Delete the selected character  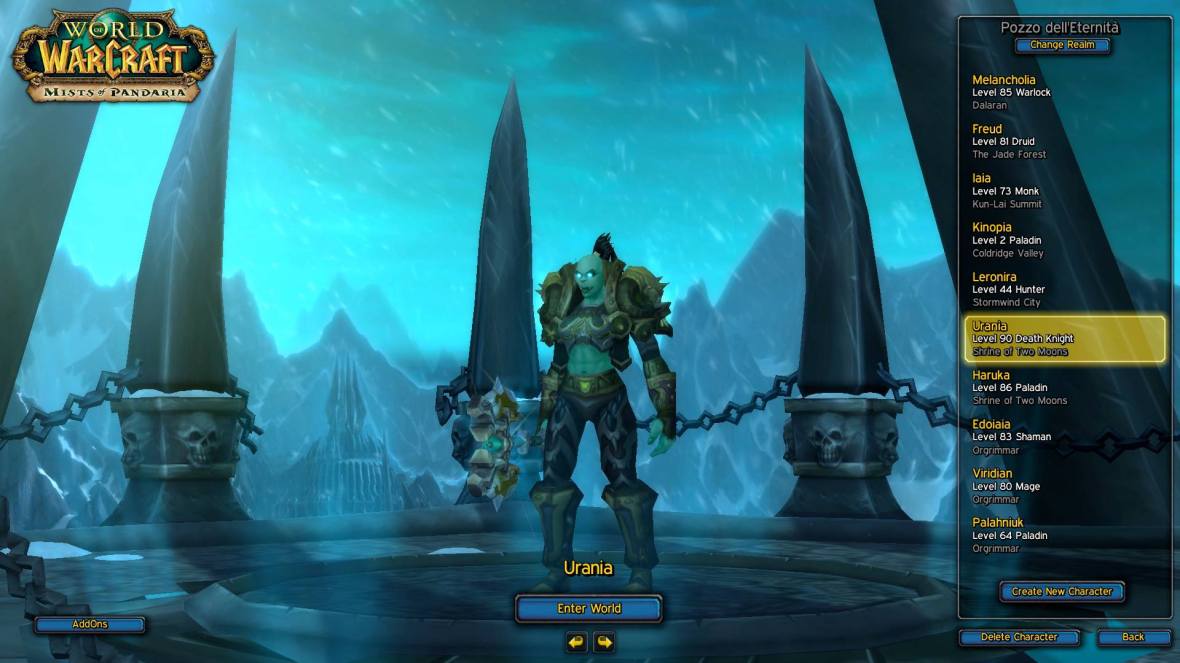(x=1020, y=637)
